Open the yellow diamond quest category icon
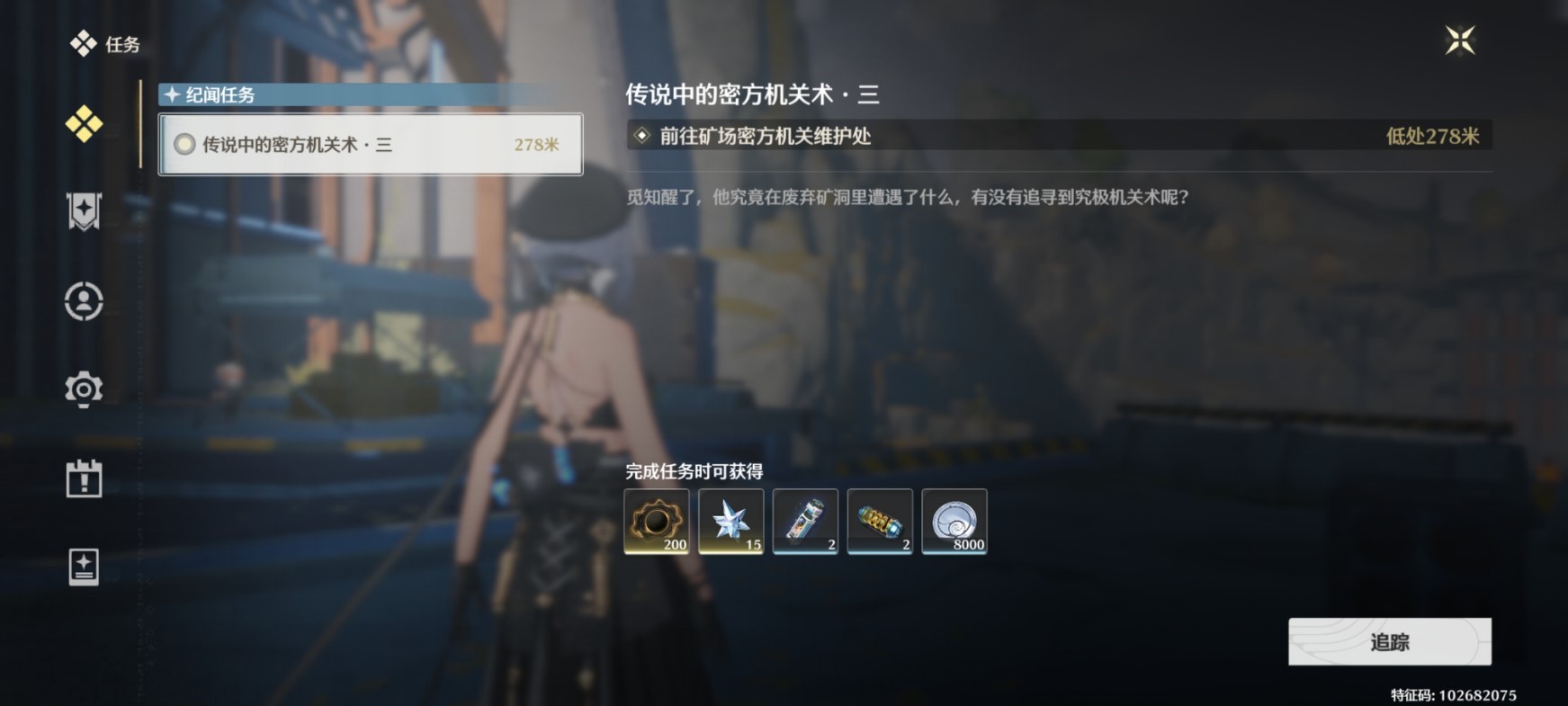Screen dimensions: 1568x706 click(x=84, y=126)
